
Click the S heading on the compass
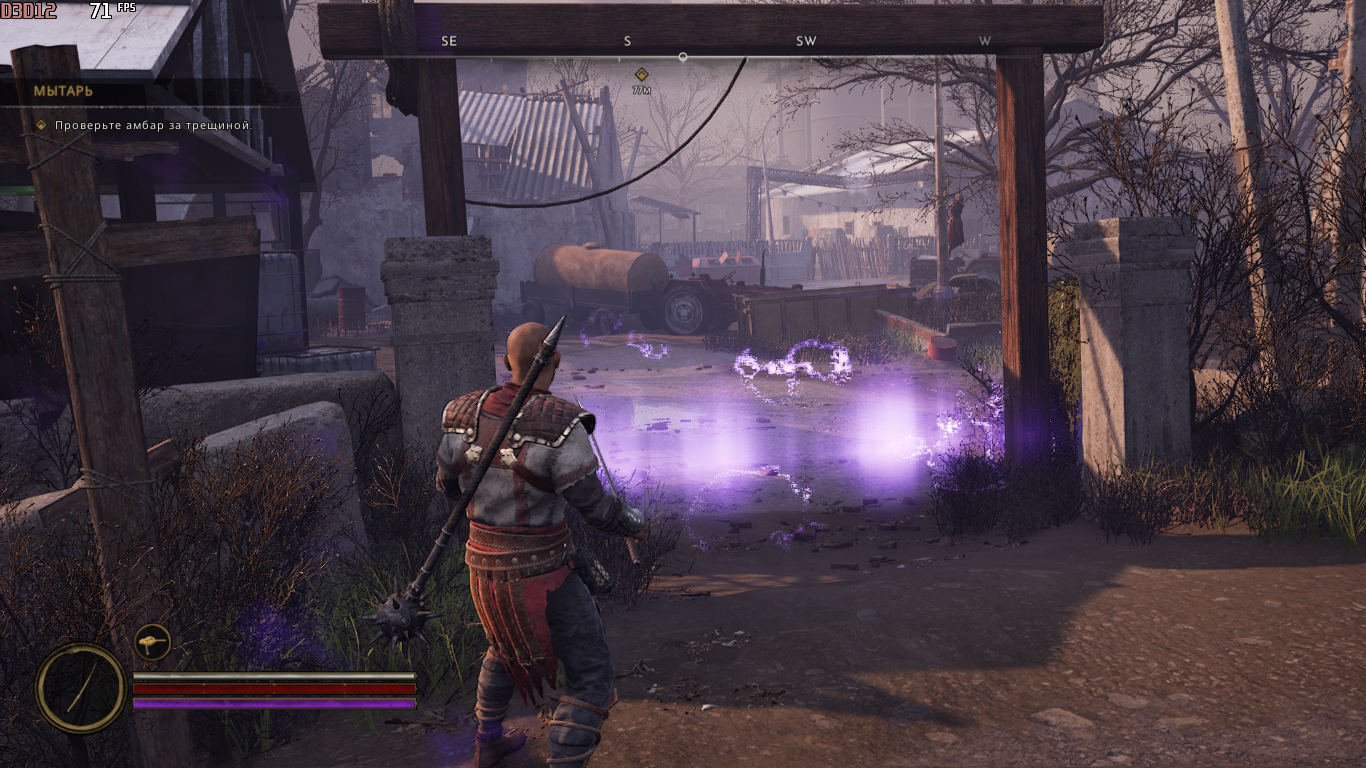pyautogui.click(x=628, y=41)
